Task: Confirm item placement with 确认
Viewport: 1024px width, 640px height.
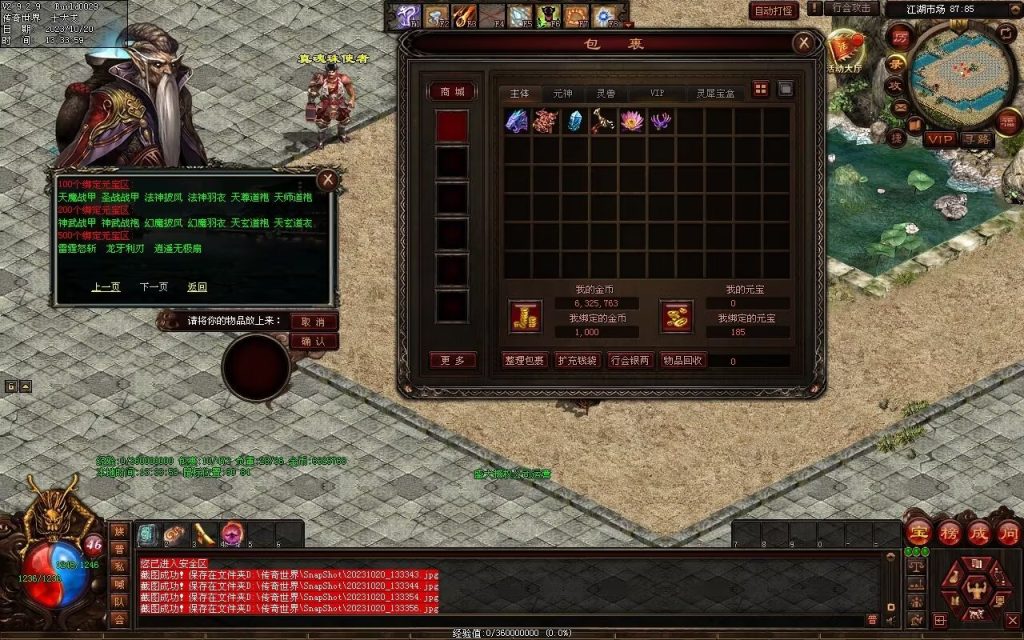Action: 313,341
